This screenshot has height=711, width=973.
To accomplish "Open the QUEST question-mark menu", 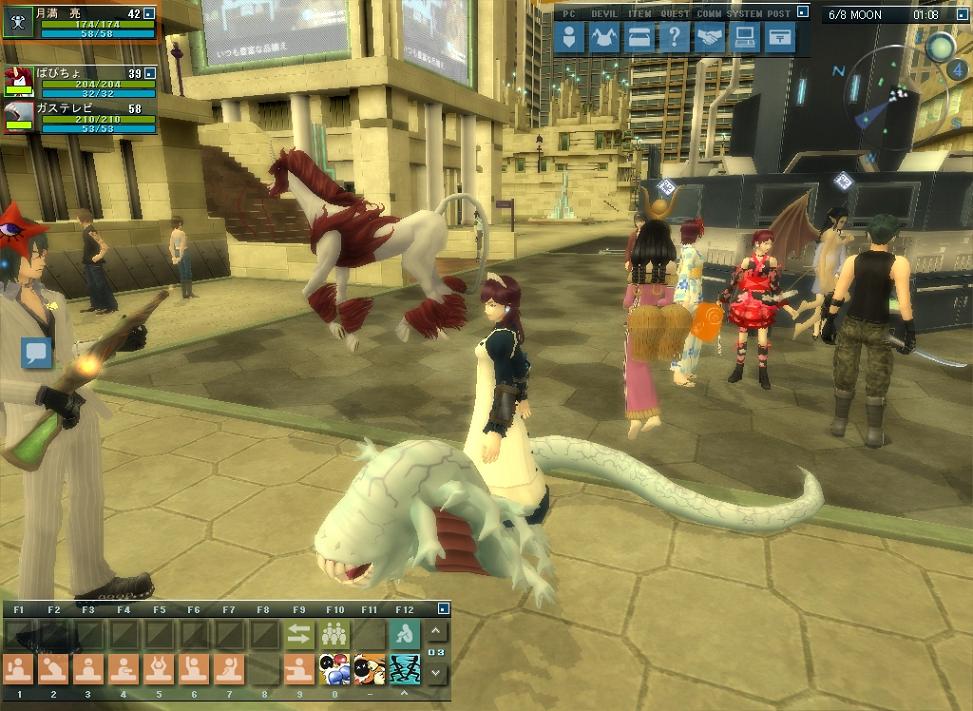I will (674, 38).
